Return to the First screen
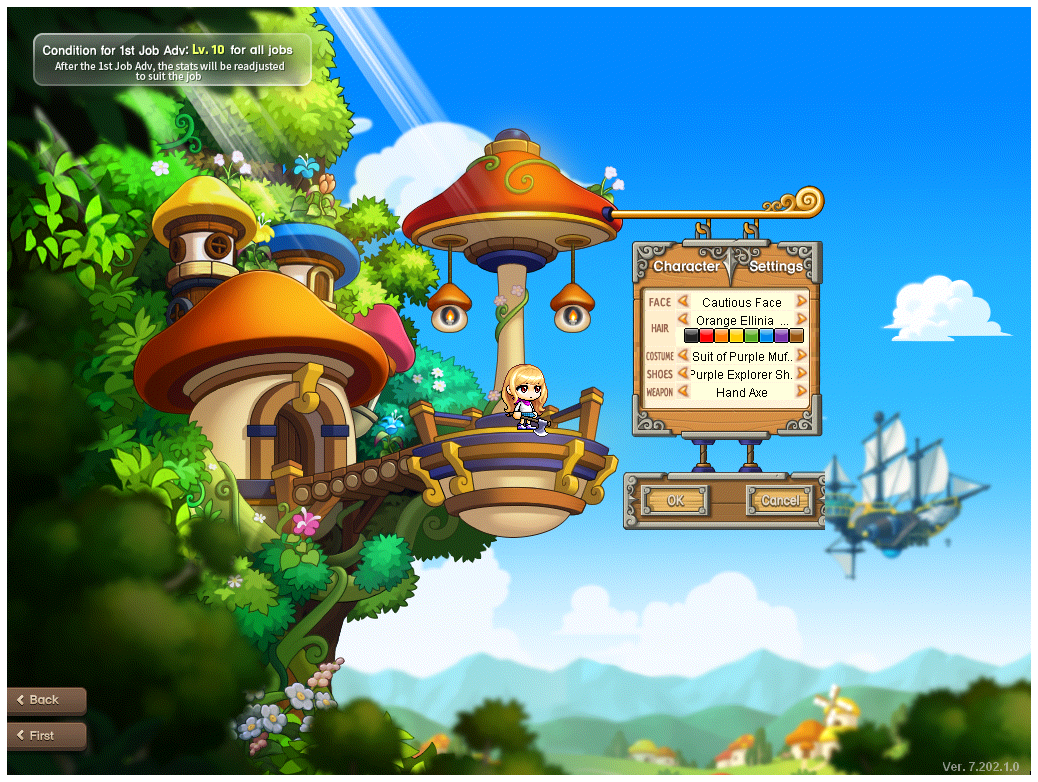 [46, 735]
